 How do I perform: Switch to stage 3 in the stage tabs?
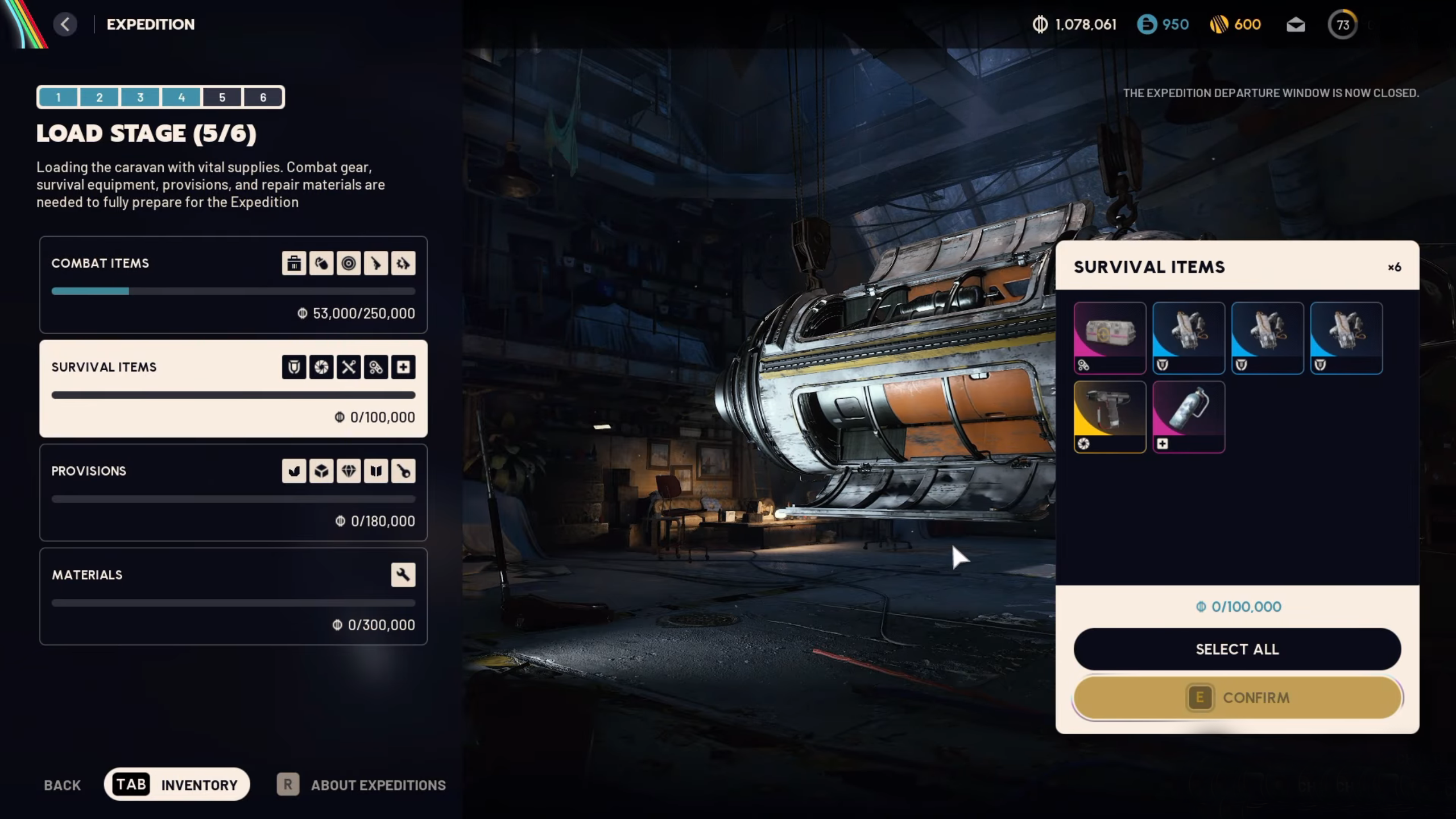(x=140, y=97)
